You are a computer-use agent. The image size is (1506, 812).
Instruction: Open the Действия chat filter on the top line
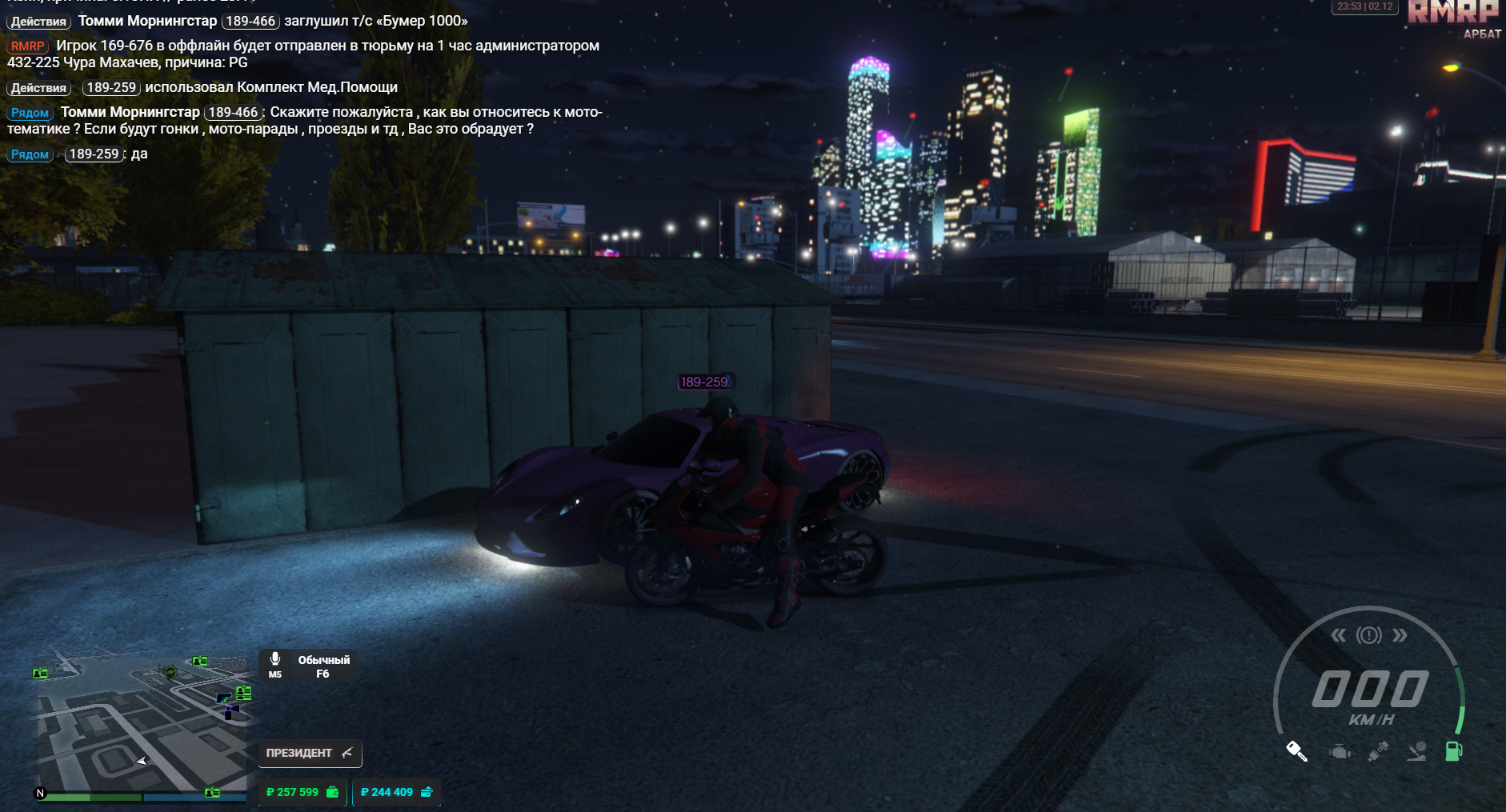[x=37, y=22]
